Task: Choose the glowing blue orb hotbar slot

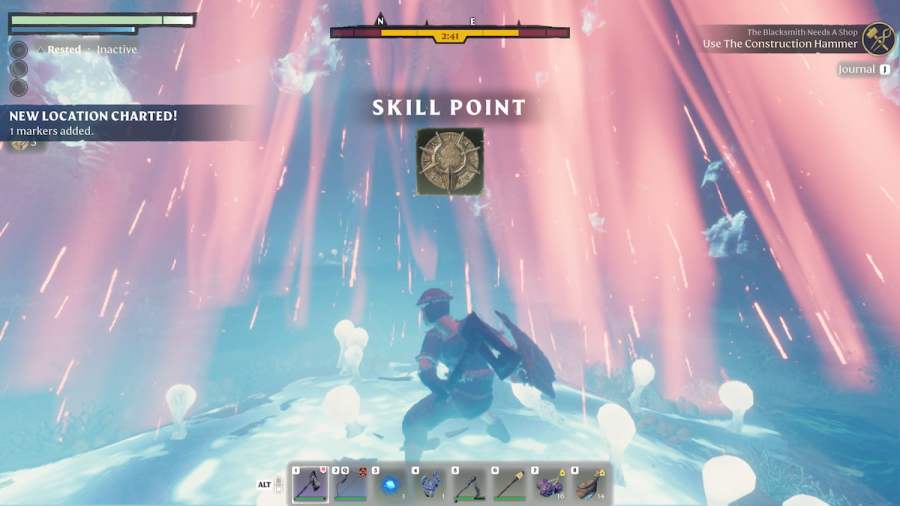Action: click(390, 485)
